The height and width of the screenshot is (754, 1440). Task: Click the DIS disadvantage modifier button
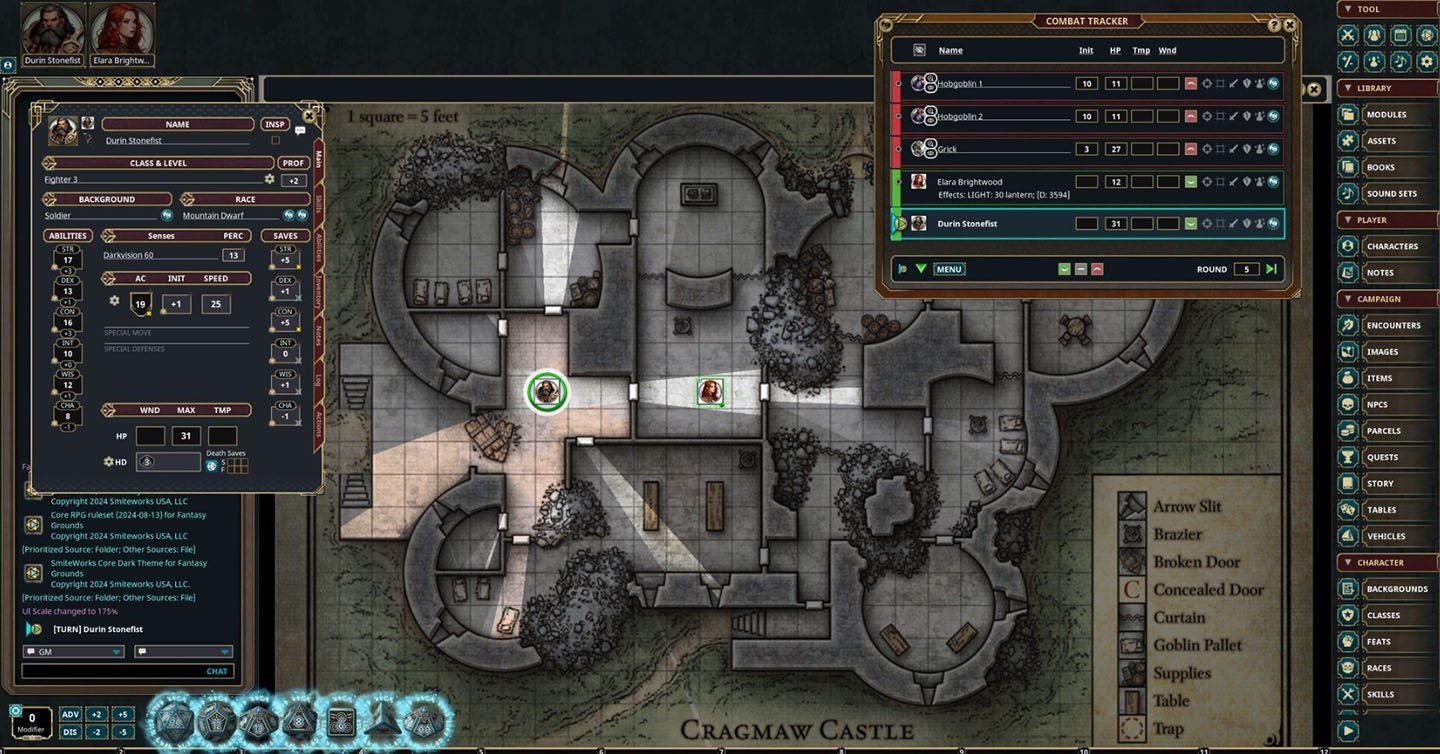point(70,731)
